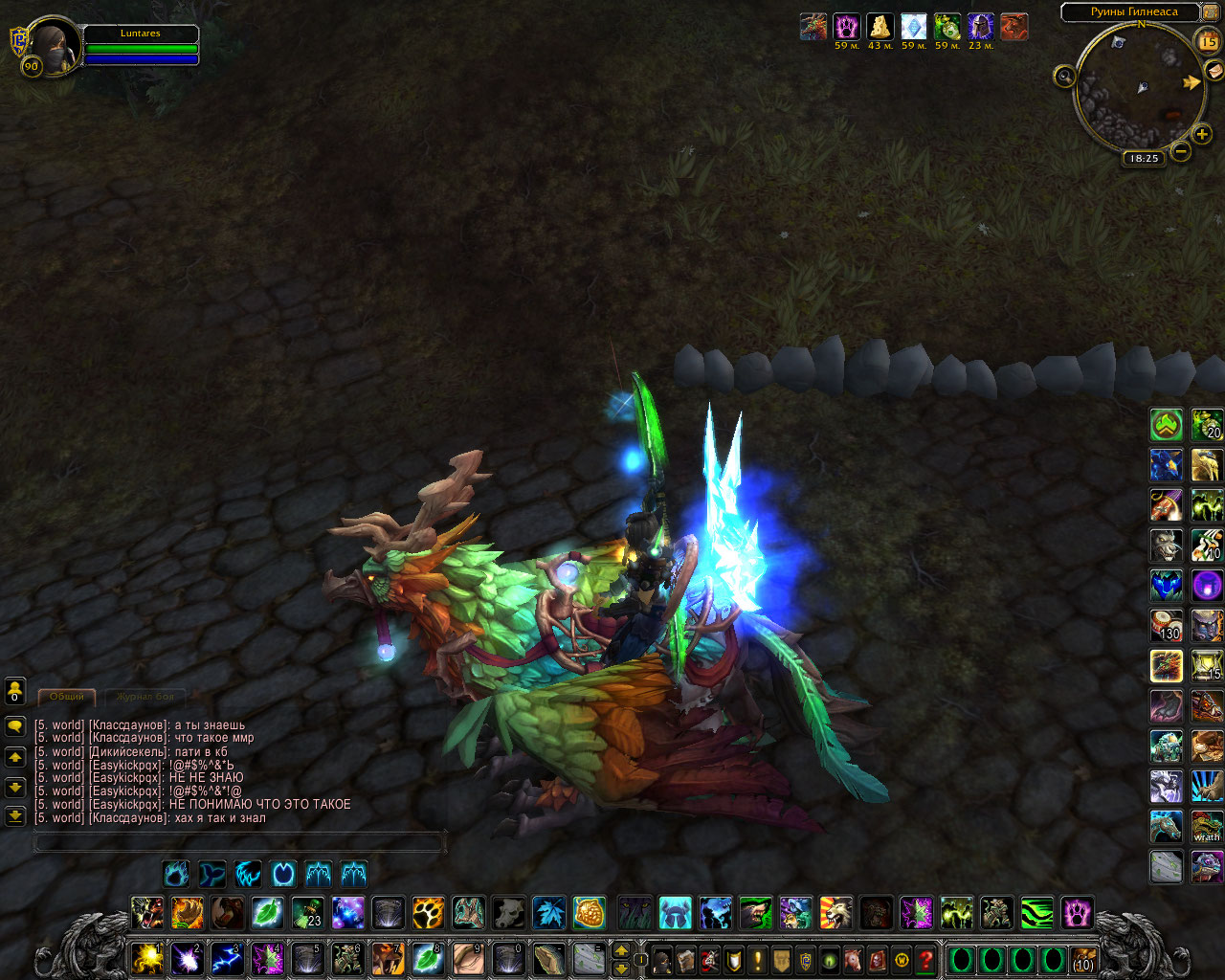Open the red question mark help button

point(925,959)
